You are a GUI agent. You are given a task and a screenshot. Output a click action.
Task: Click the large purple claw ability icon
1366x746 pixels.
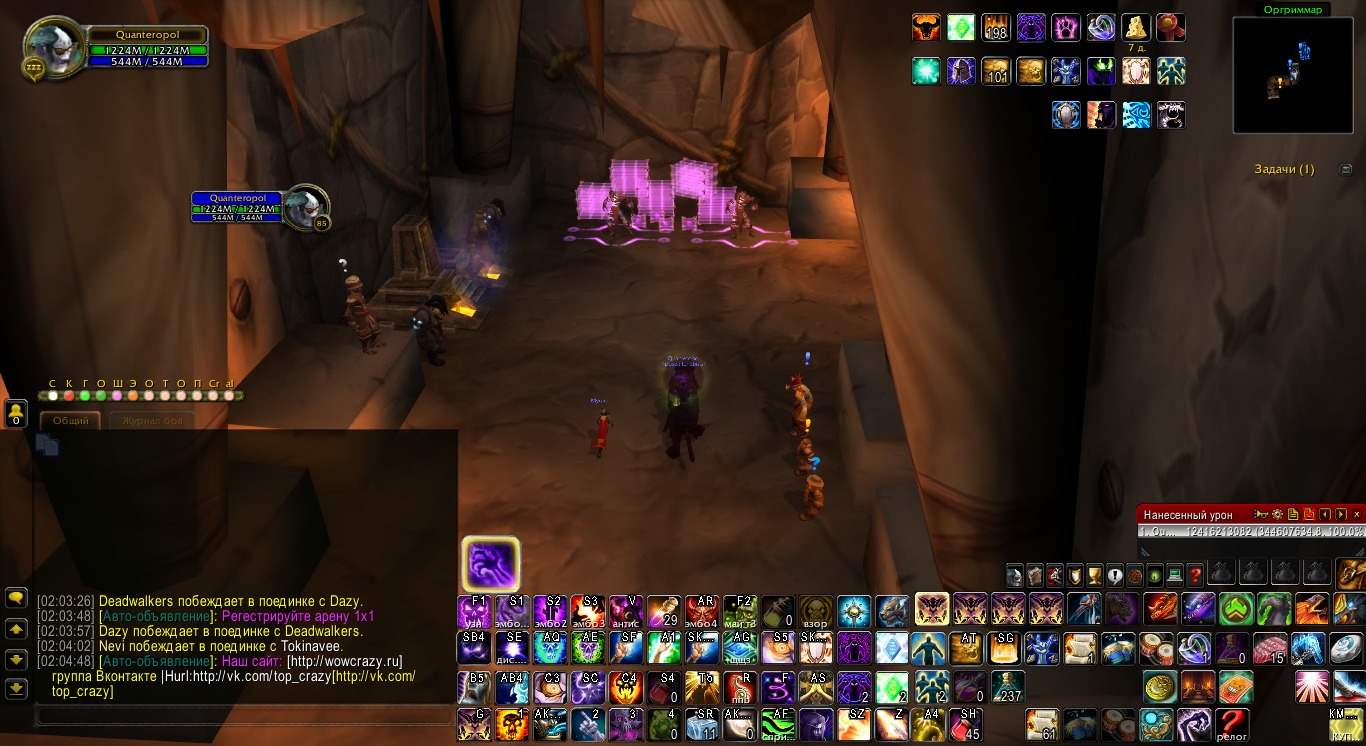[490, 564]
